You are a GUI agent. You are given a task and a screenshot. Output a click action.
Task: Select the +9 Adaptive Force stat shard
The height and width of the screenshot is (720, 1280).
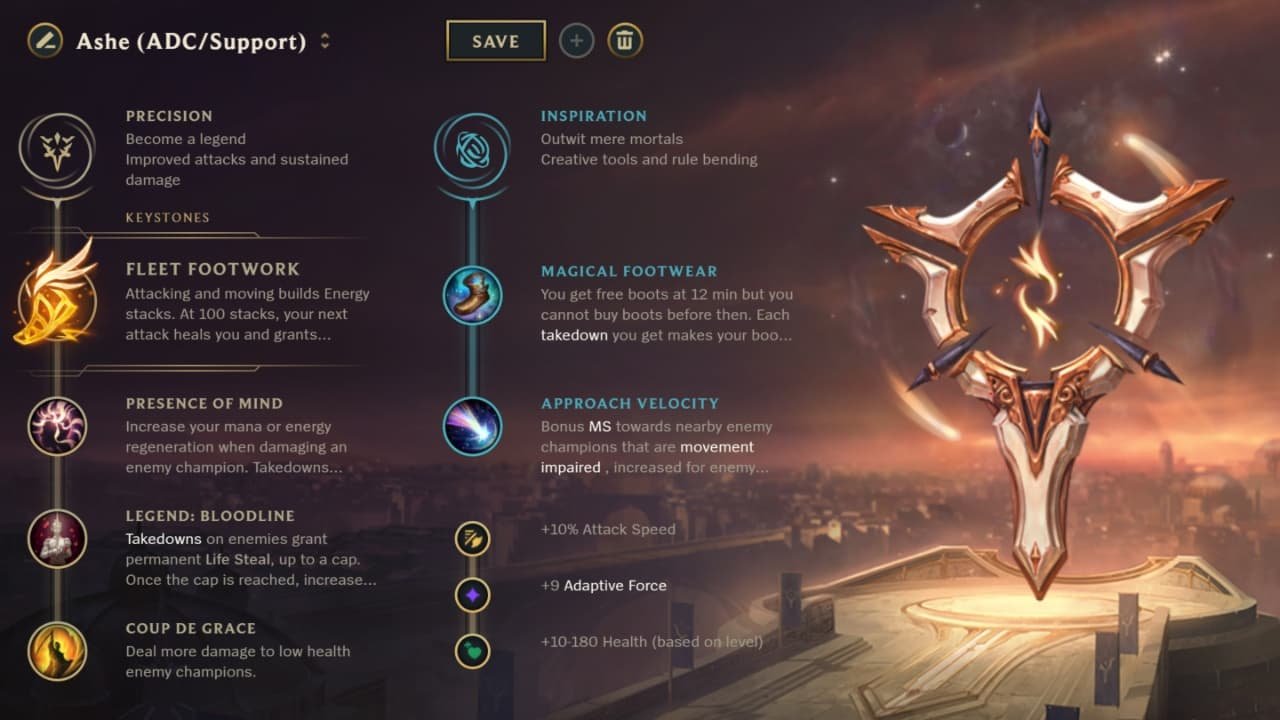point(472,595)
